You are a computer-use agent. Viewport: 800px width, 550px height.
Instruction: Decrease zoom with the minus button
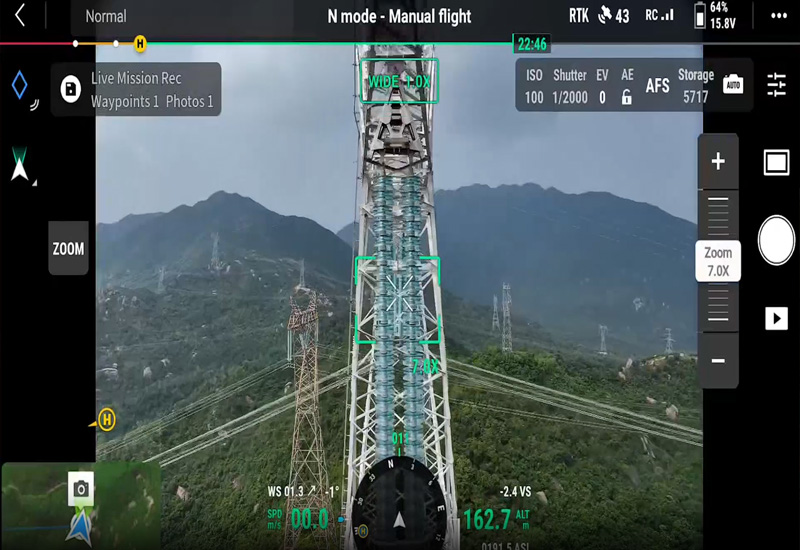(x=718, y=361)
